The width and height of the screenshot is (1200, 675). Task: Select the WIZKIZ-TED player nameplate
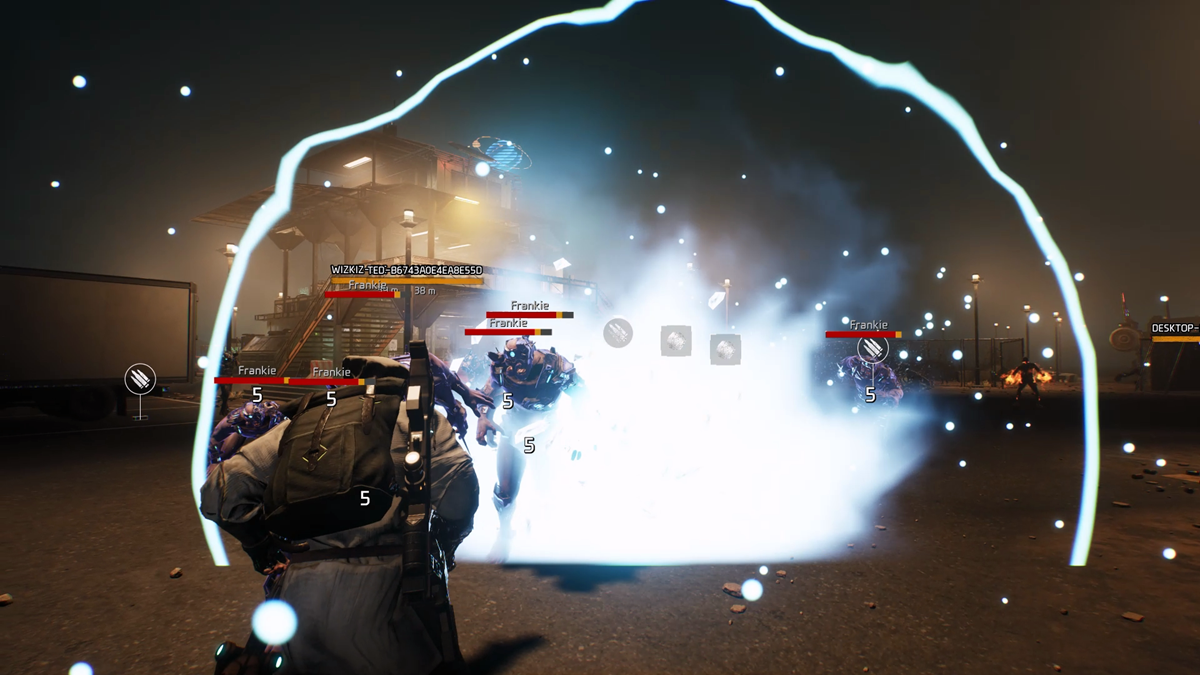point(407,270)
